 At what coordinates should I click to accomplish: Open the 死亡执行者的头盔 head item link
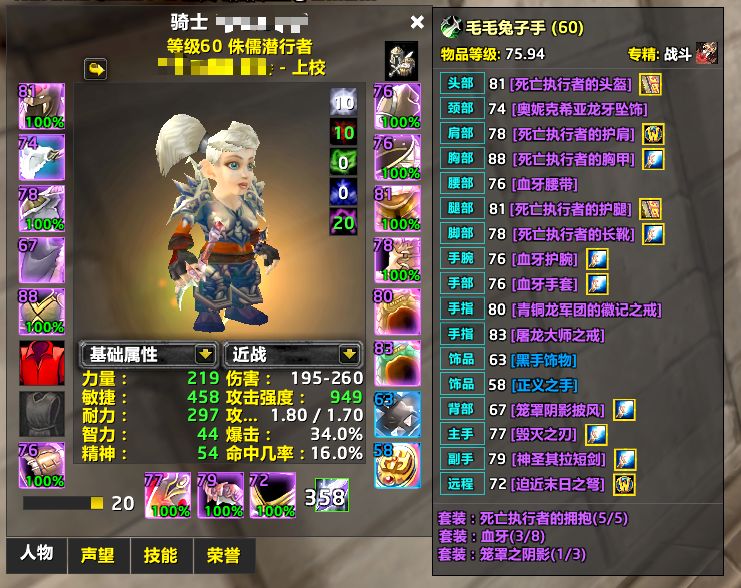tap(571, 85)
